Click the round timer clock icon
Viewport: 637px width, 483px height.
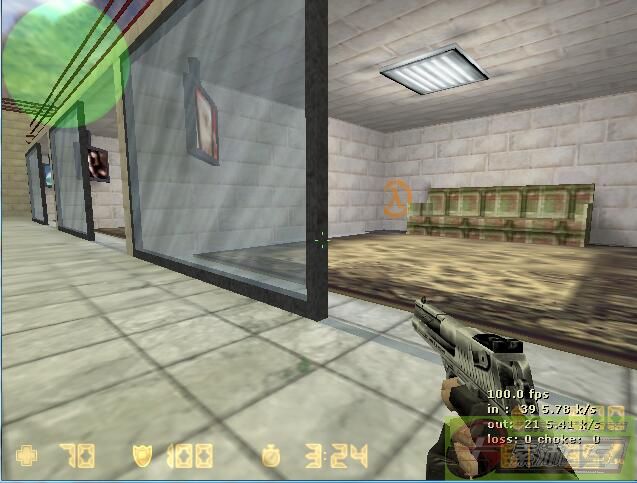pyautogui.click(x=272, y=457)
